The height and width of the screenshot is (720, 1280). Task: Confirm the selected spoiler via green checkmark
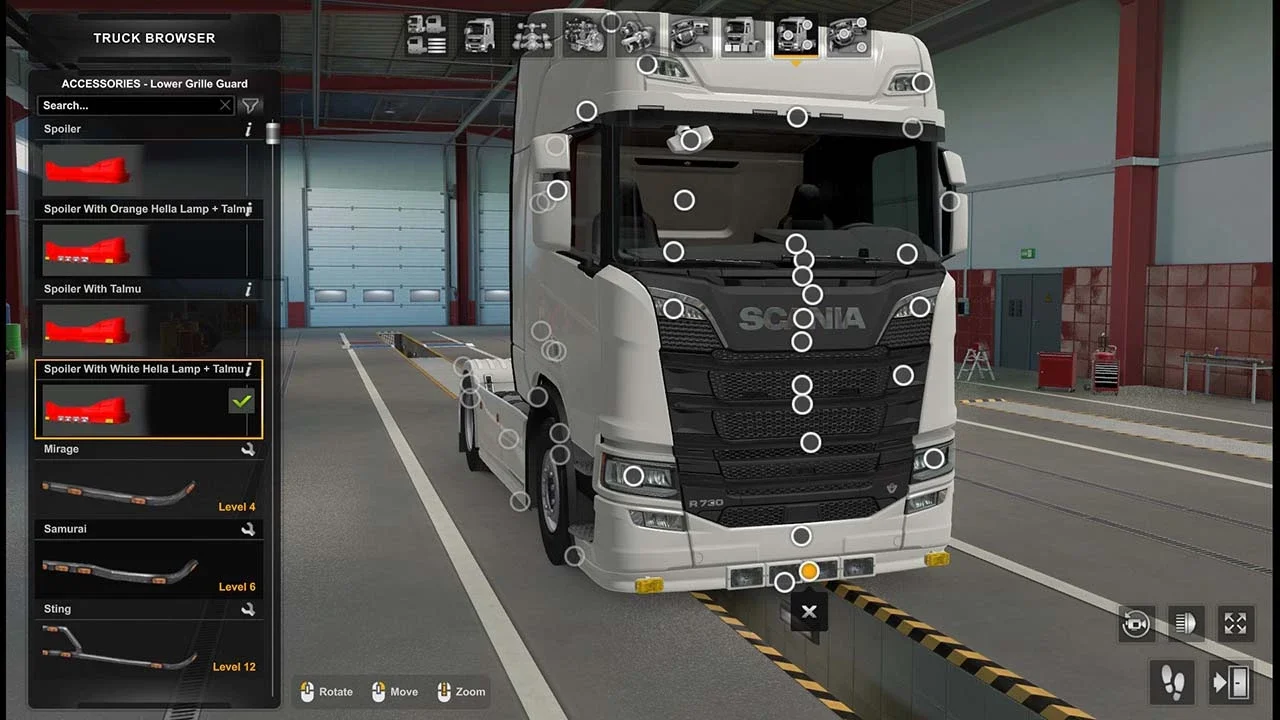click(240, 401)
